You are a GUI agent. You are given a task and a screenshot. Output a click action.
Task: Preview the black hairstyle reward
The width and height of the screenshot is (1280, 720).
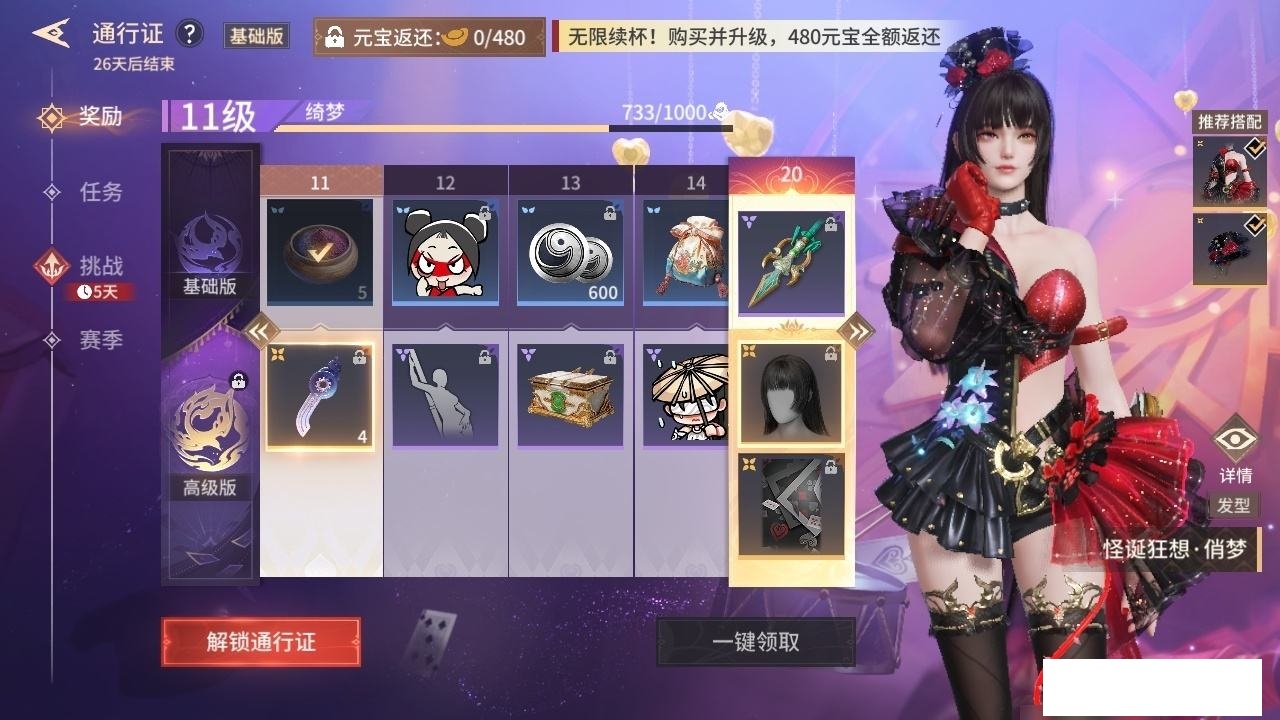[x=791, y=393]
